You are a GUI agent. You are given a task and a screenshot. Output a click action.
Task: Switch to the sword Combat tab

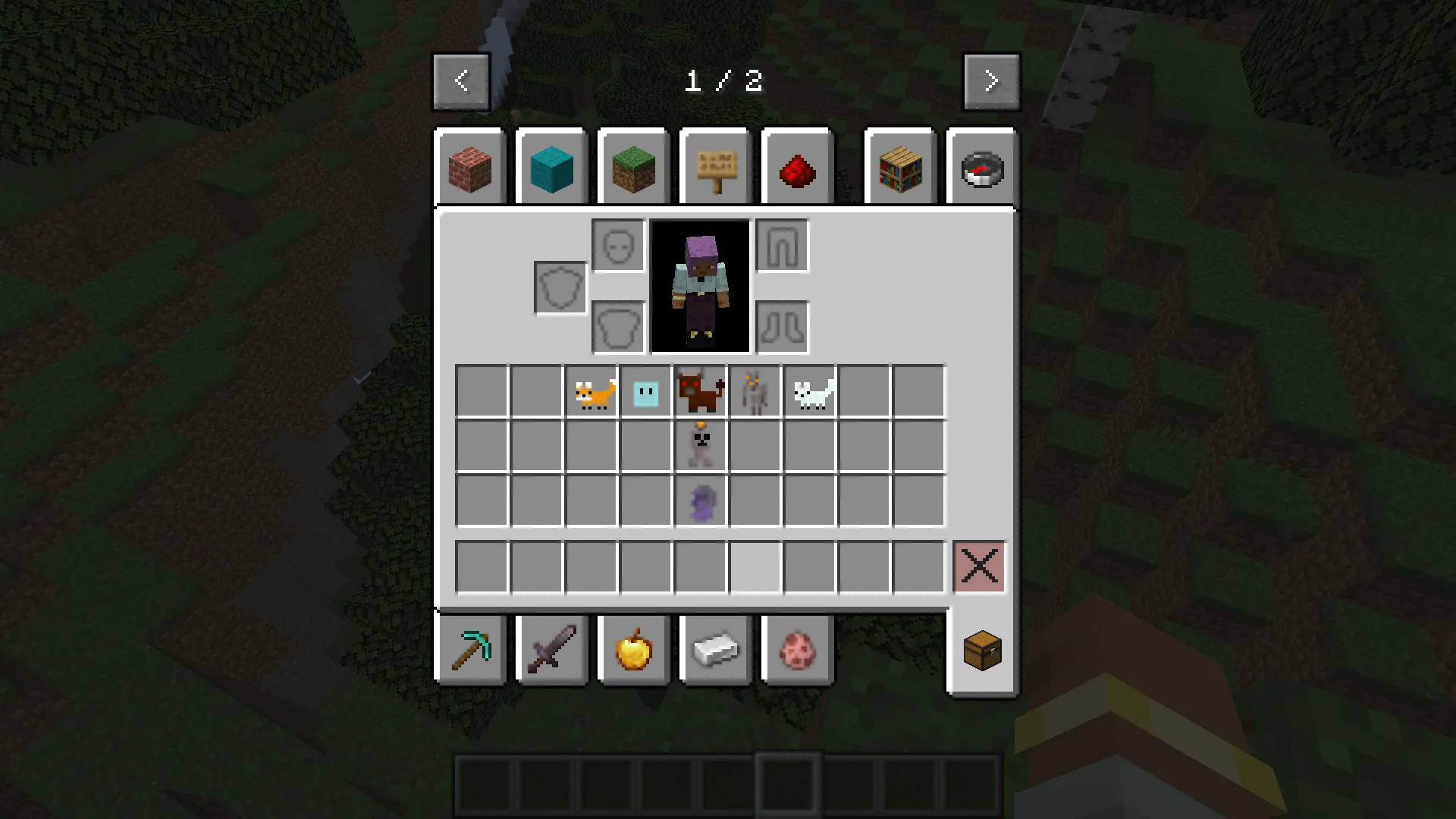coord(551,650)
